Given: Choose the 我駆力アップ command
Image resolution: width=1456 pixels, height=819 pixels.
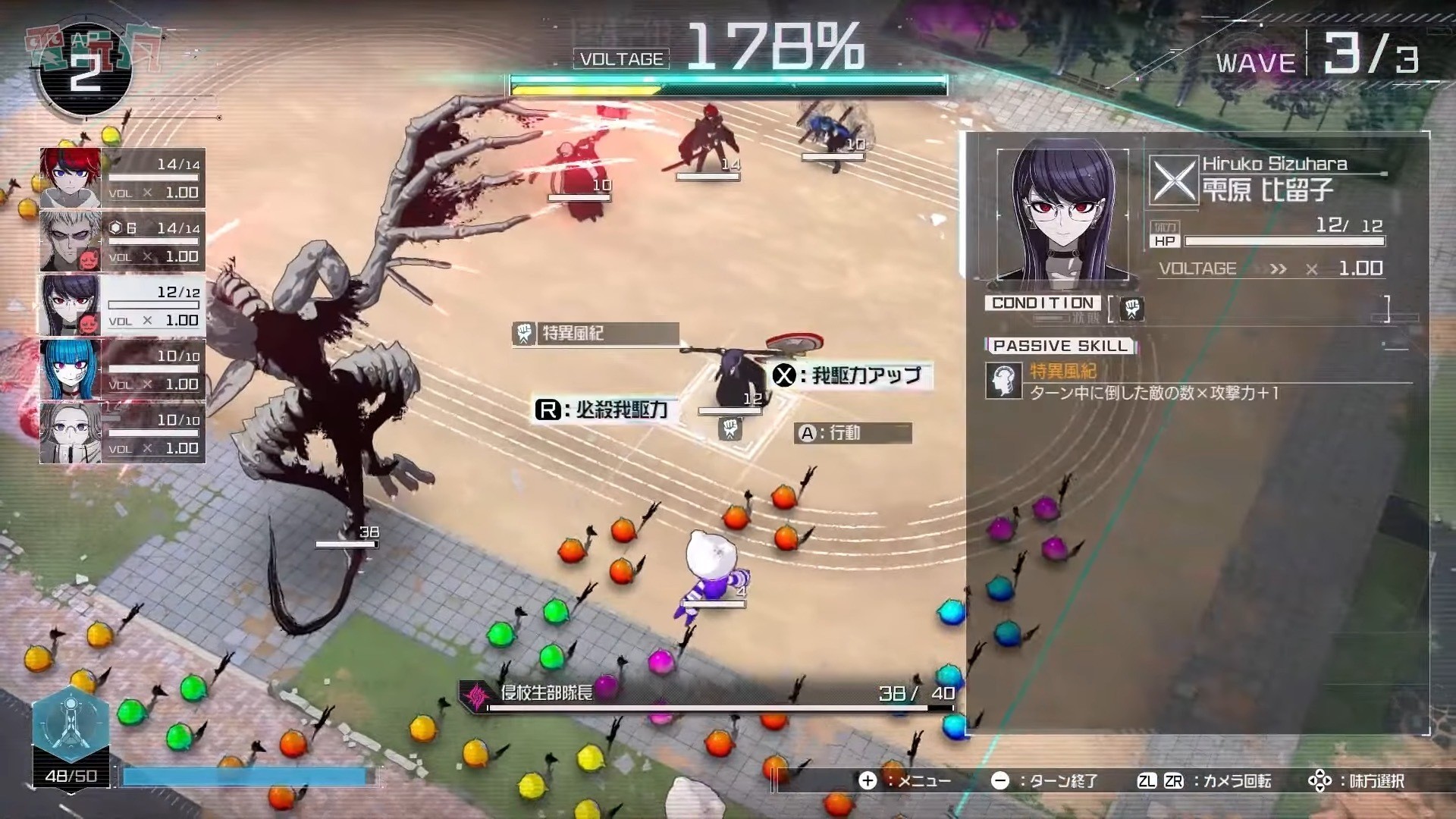Looking at the screenshot, I should [x=851, y=375].
